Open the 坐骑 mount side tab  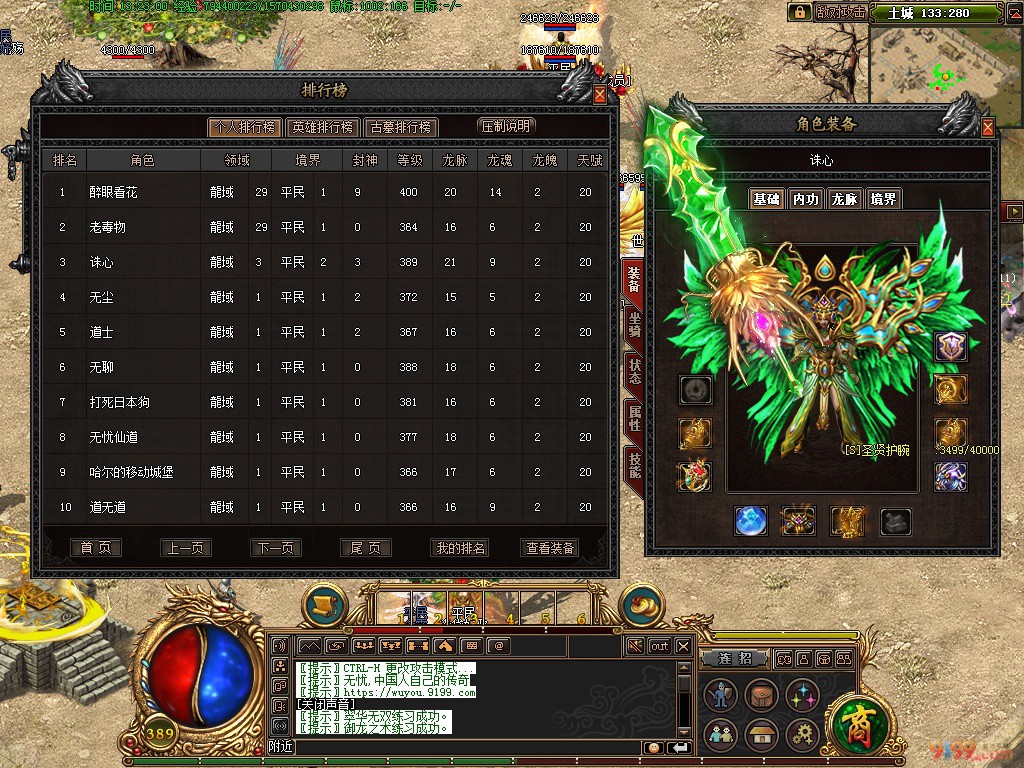634,327
